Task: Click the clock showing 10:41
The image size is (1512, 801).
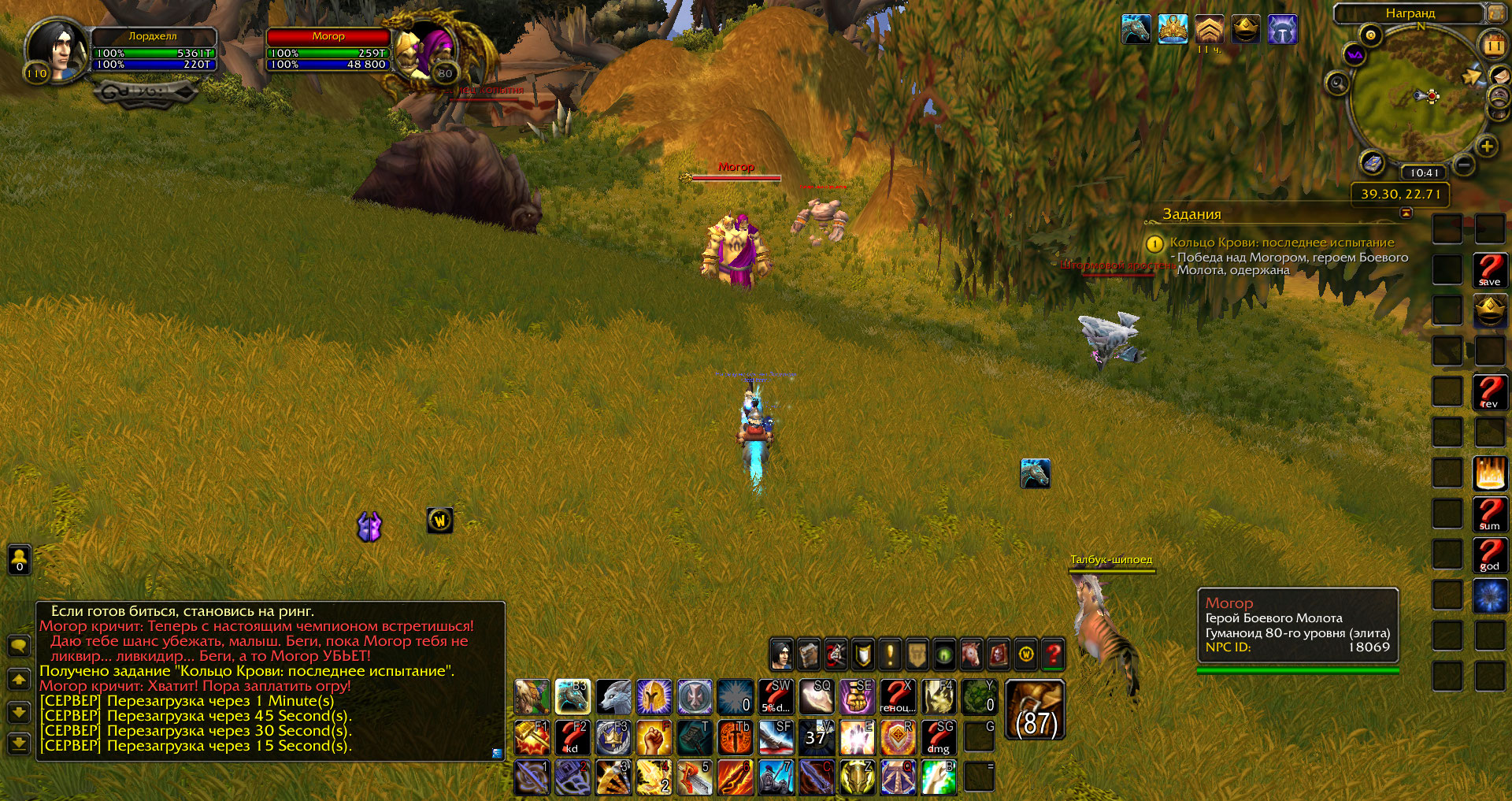Action: 1424,172
